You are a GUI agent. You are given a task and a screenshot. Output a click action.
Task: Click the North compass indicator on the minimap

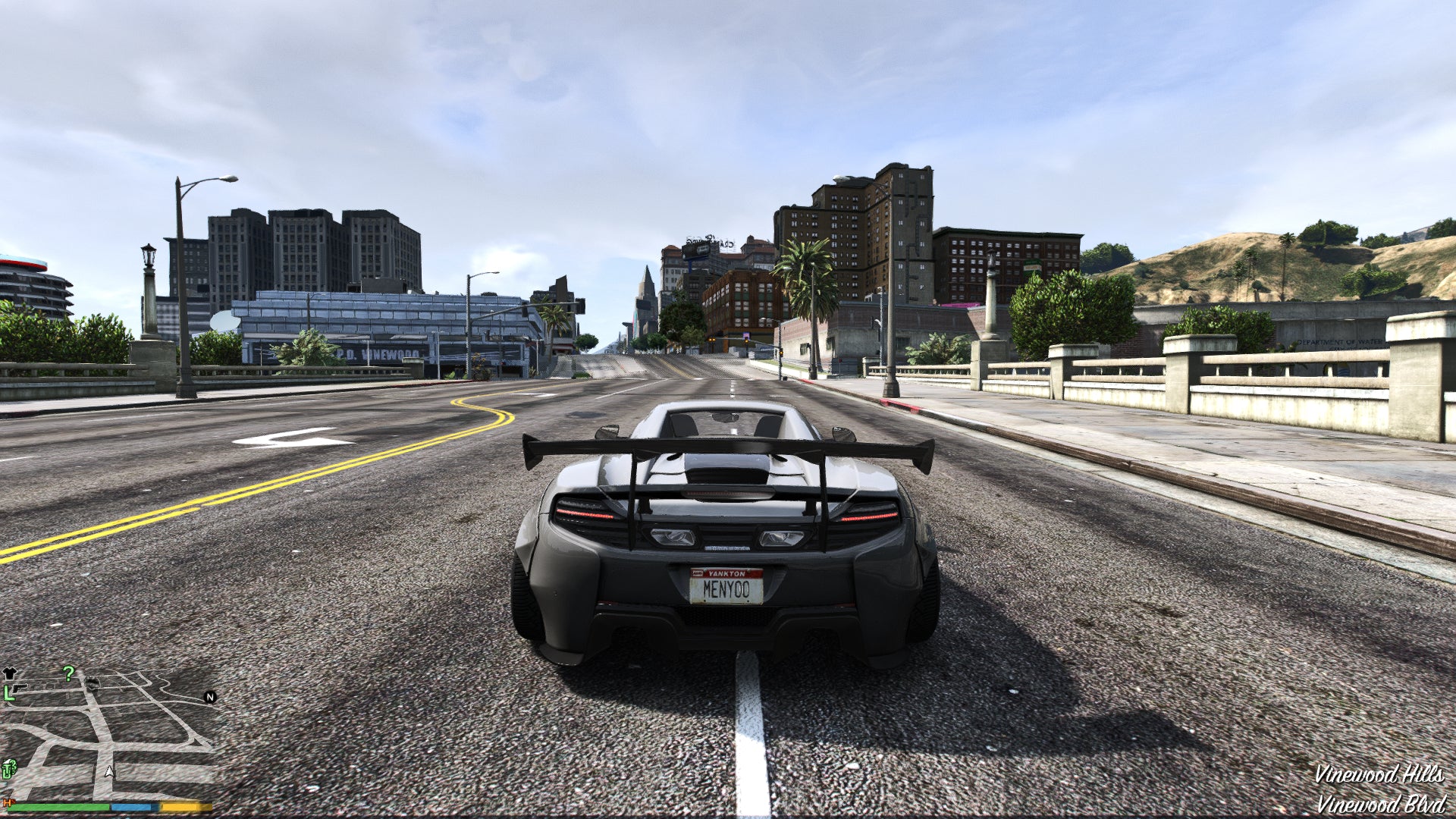(209, 698)
